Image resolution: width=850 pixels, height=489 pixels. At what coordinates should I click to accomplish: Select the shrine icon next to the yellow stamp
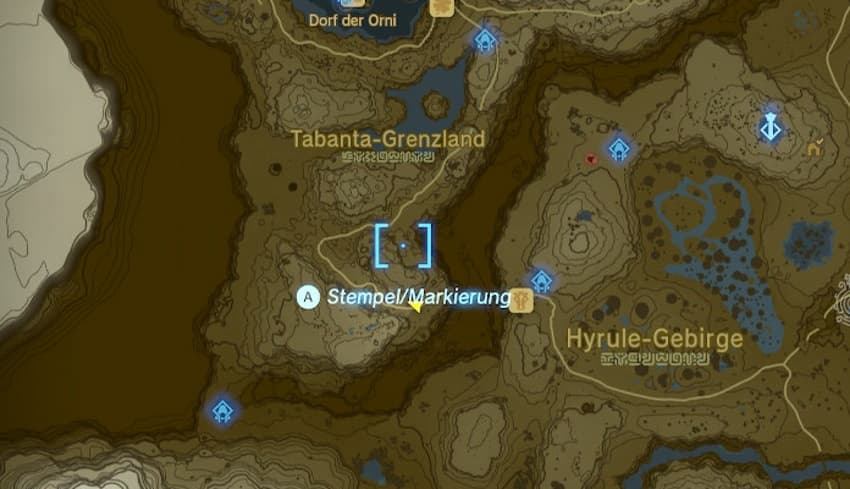[x=541, y=280]
